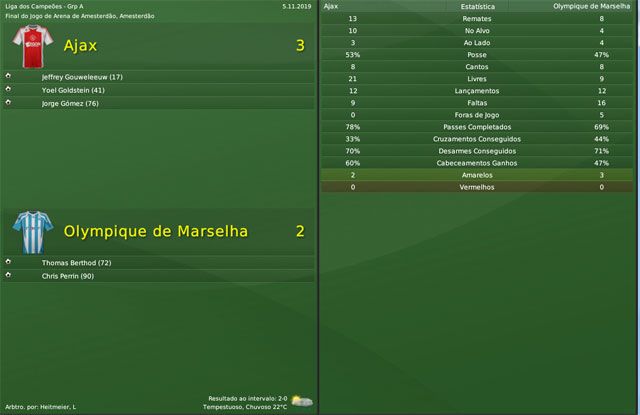Click the Olympique de Marselha shirt icon

pos(28,231)
